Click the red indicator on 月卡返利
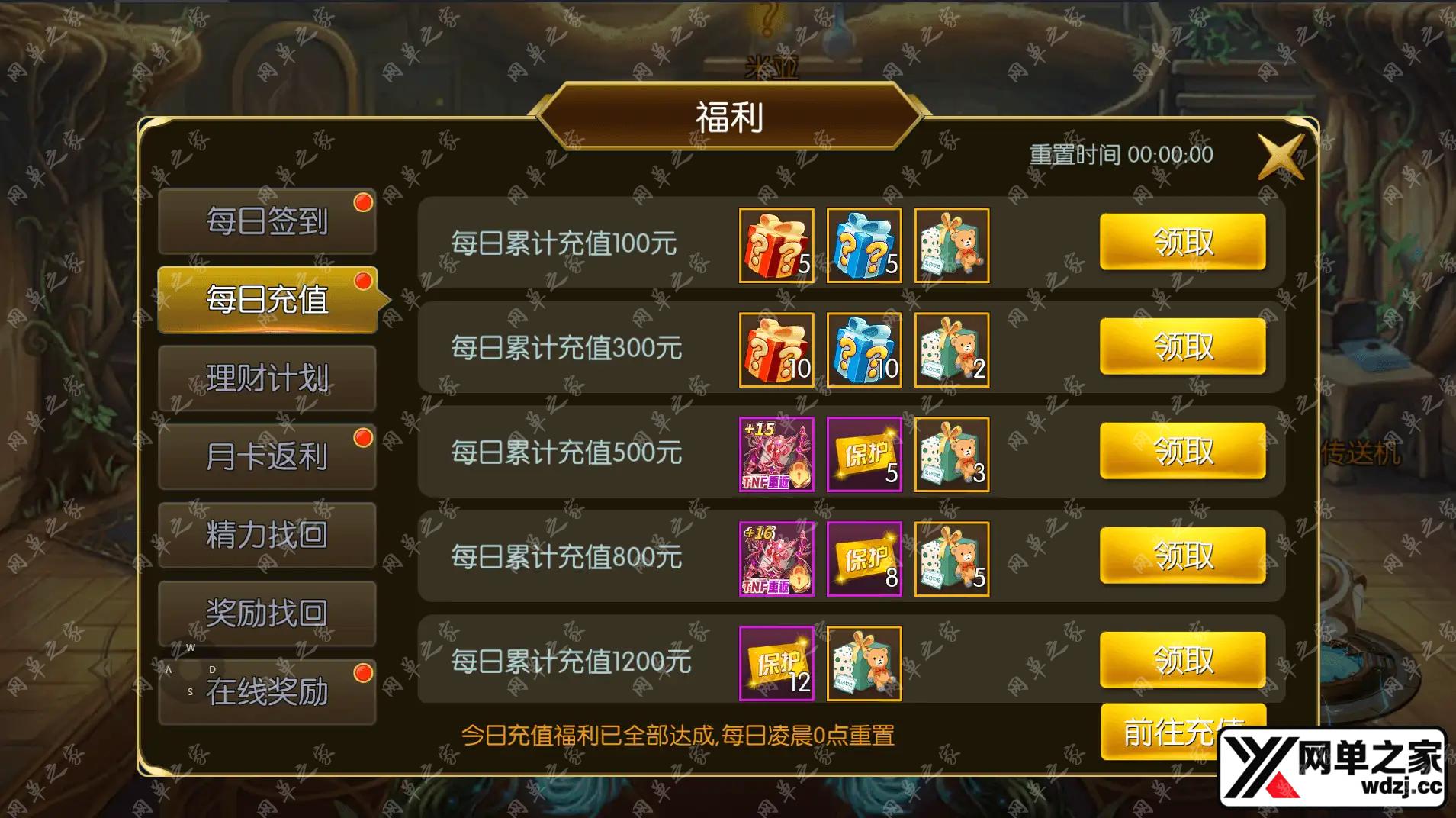Screen dimensions: 1456x818 click(364, 436)
